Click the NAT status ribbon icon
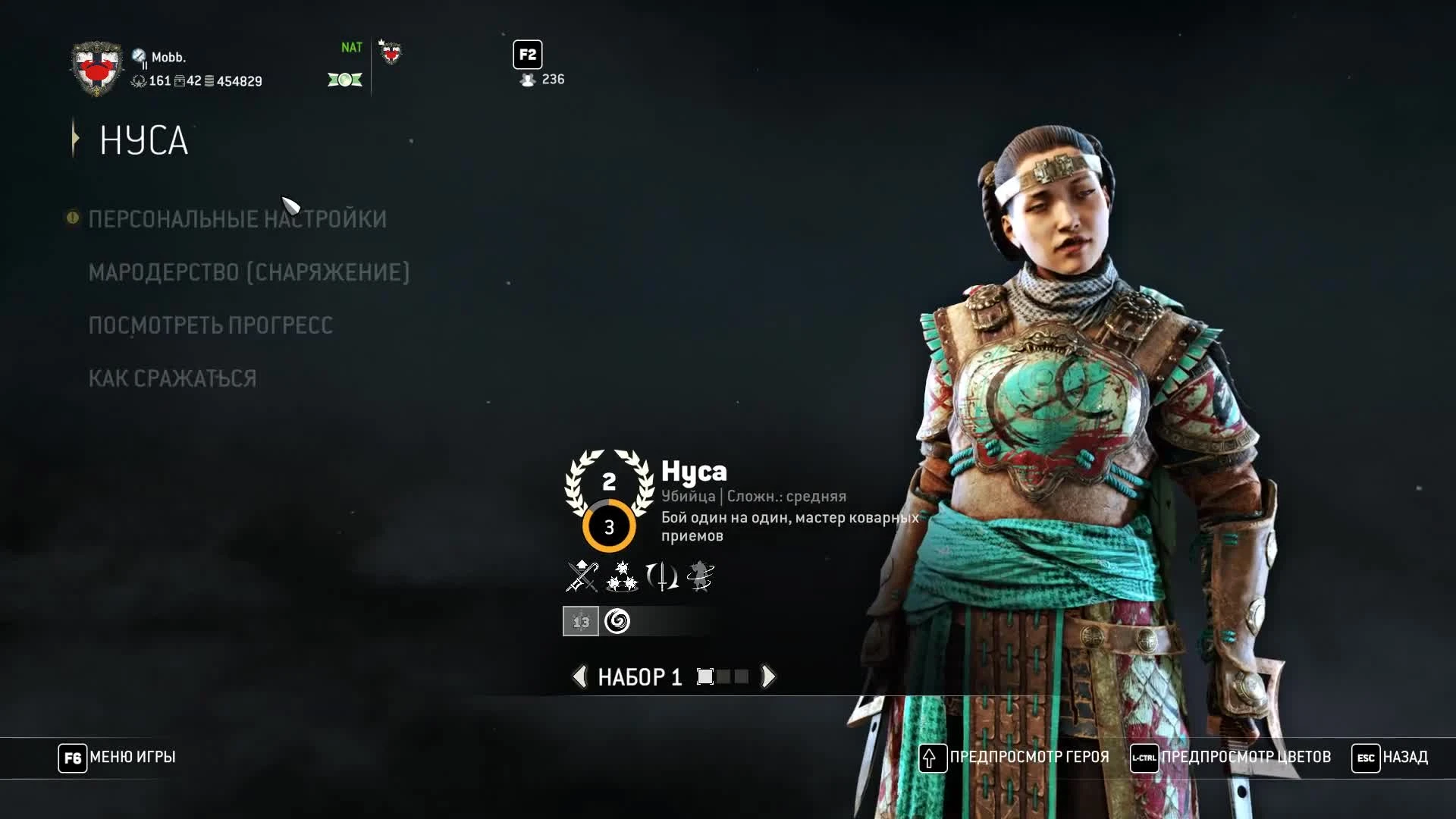 [345, 78]
